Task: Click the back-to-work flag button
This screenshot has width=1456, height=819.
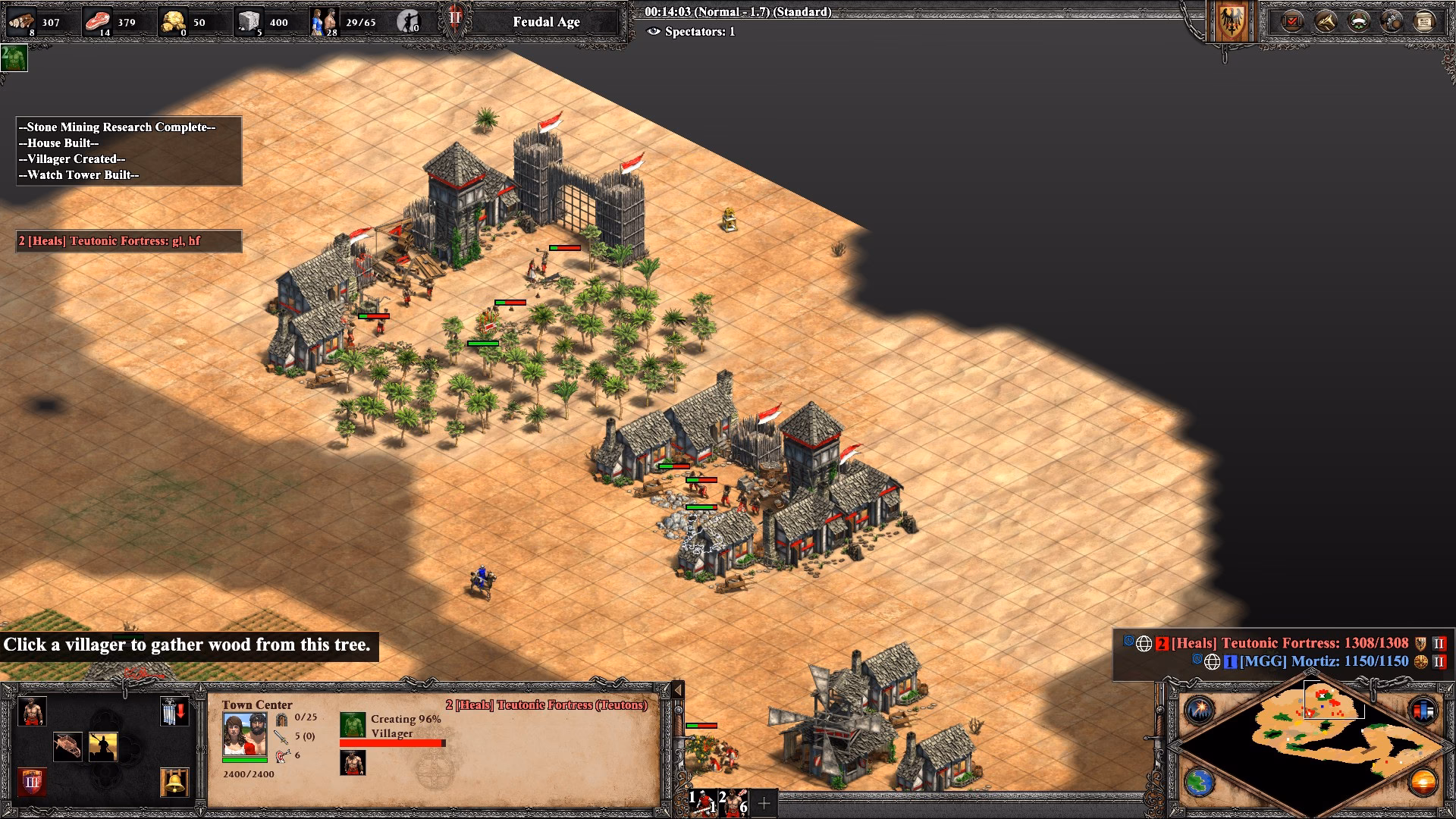Action: tap(174, 711)
